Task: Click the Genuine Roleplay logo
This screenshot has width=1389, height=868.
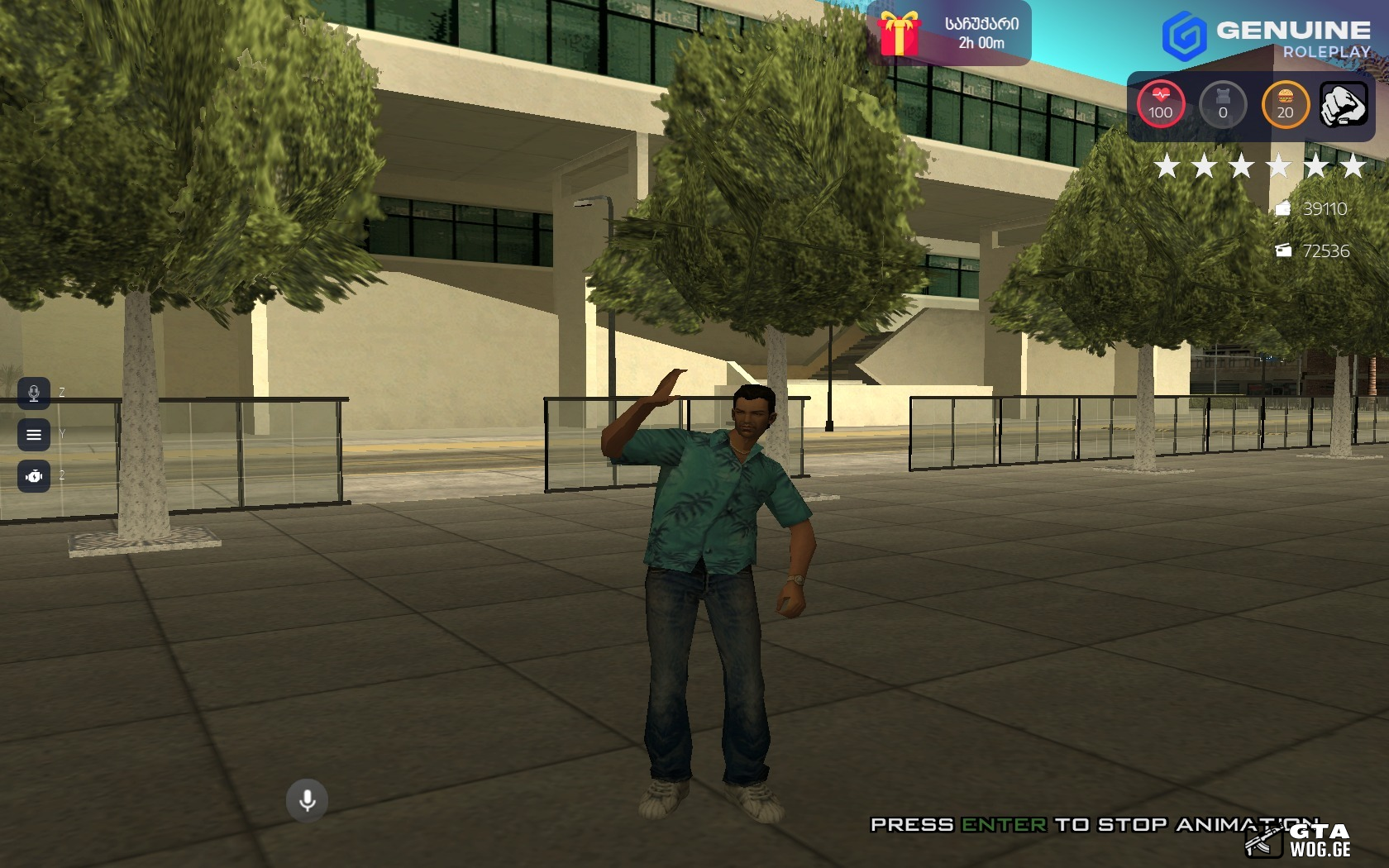Action: (1266, 37)
